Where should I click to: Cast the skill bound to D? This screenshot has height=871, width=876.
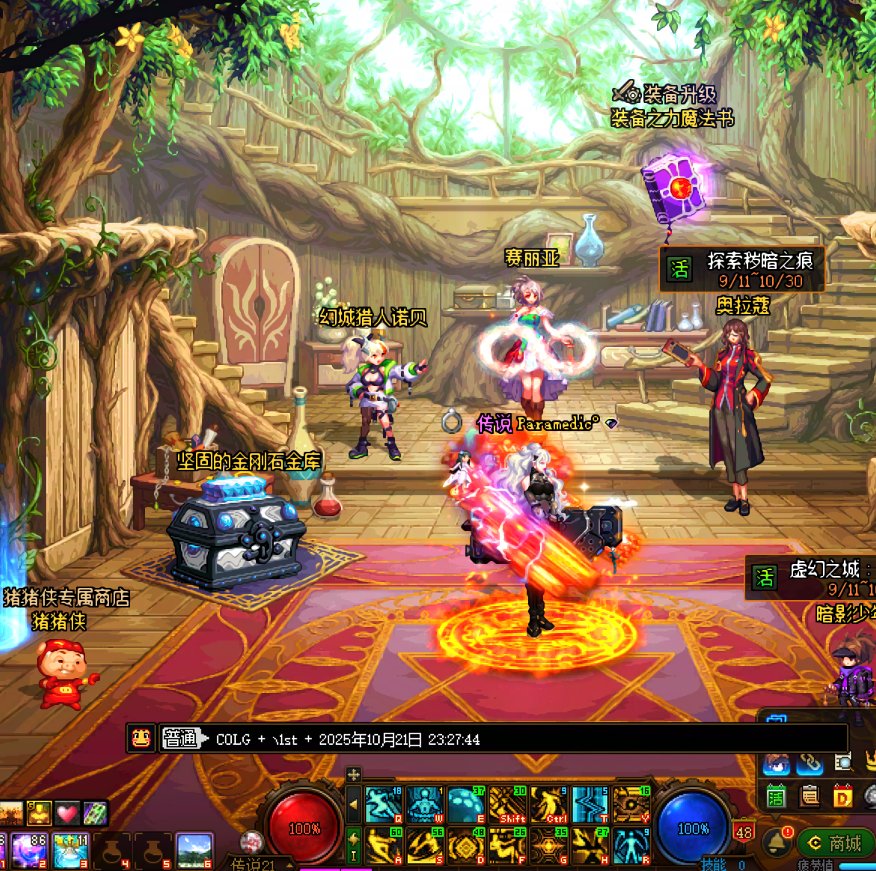[x=465, y=845]
